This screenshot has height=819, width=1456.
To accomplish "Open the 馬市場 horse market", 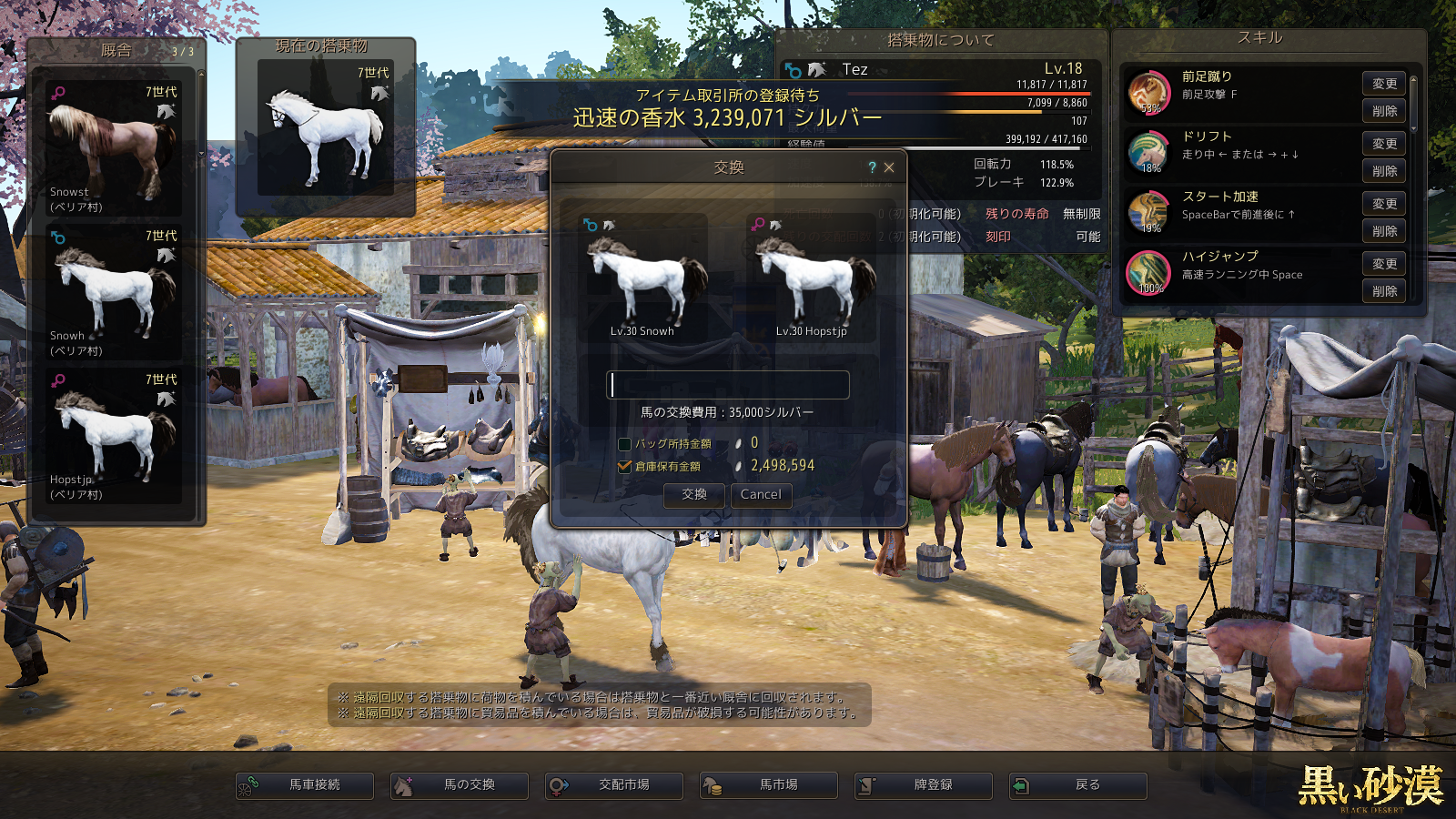I will [769, 785].
